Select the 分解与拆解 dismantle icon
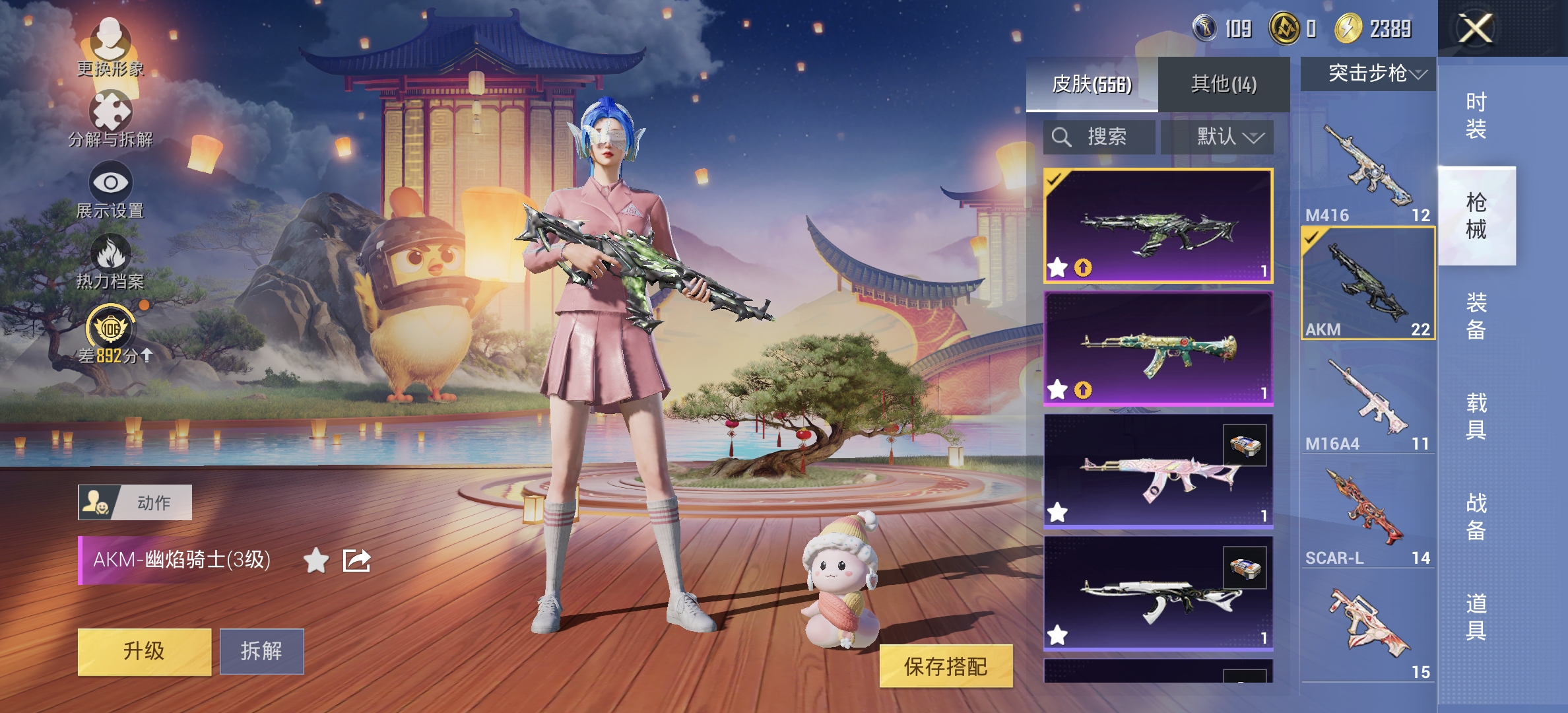The image size is (1568, 713). 112,114
